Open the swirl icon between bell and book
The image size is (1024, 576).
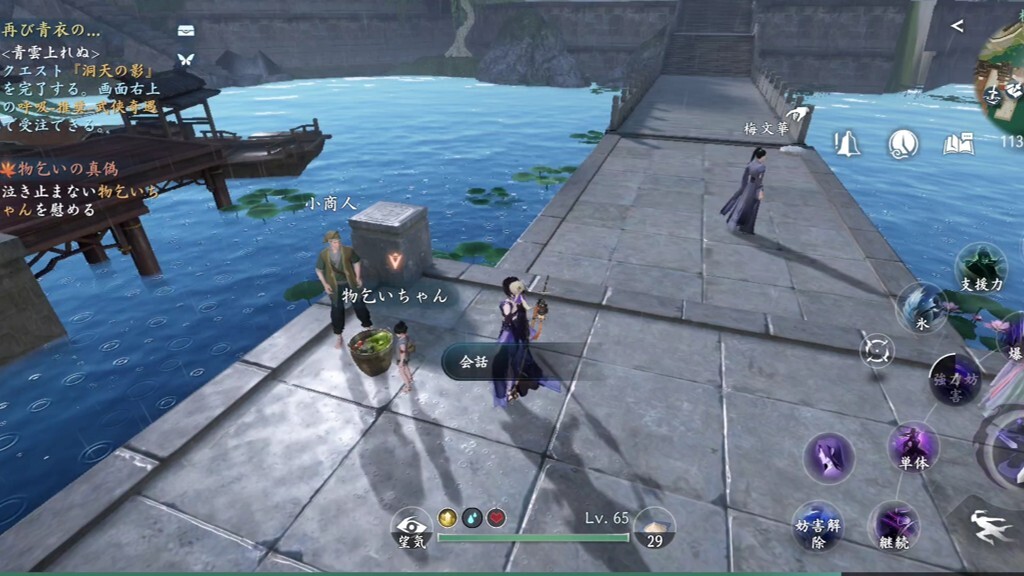[903, 144]
